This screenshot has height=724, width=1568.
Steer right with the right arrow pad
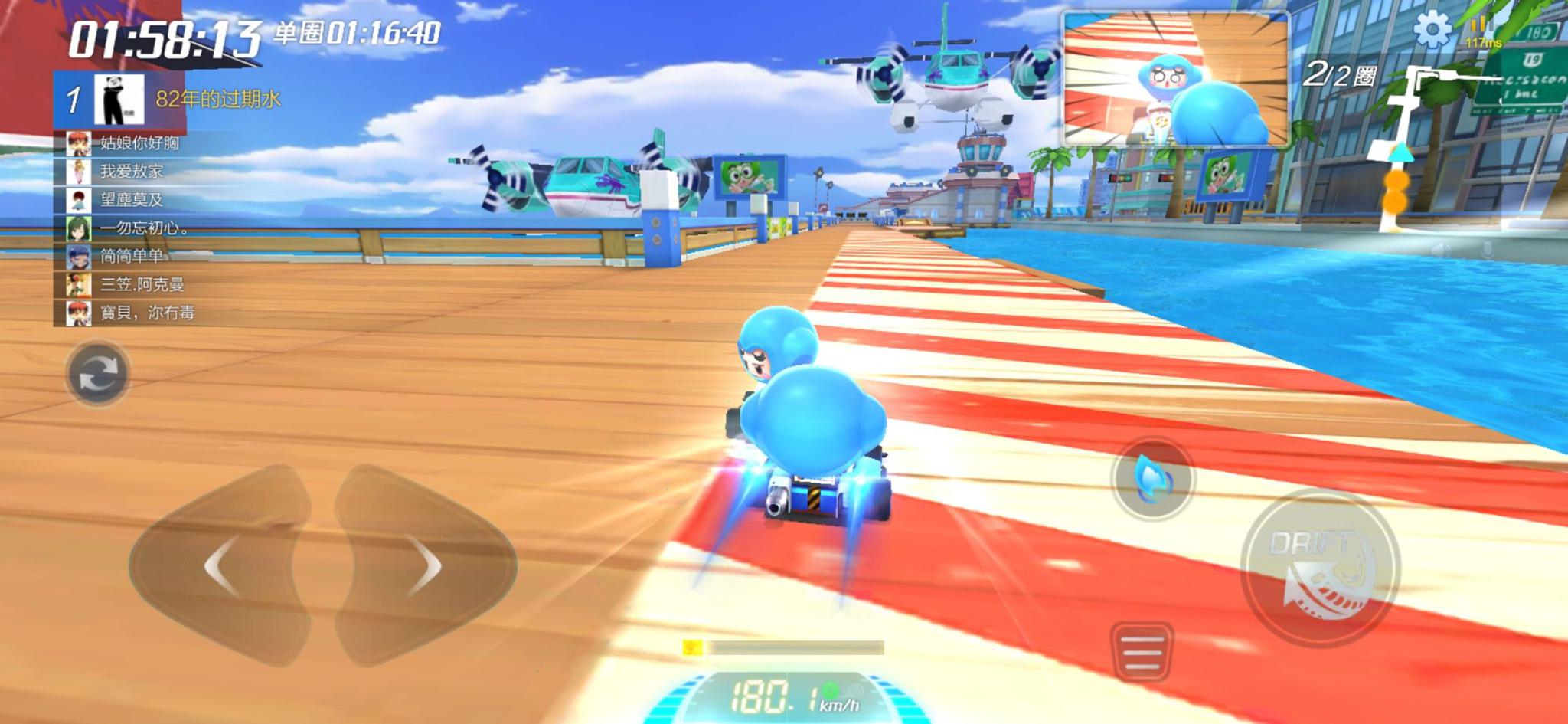(425, 565)
